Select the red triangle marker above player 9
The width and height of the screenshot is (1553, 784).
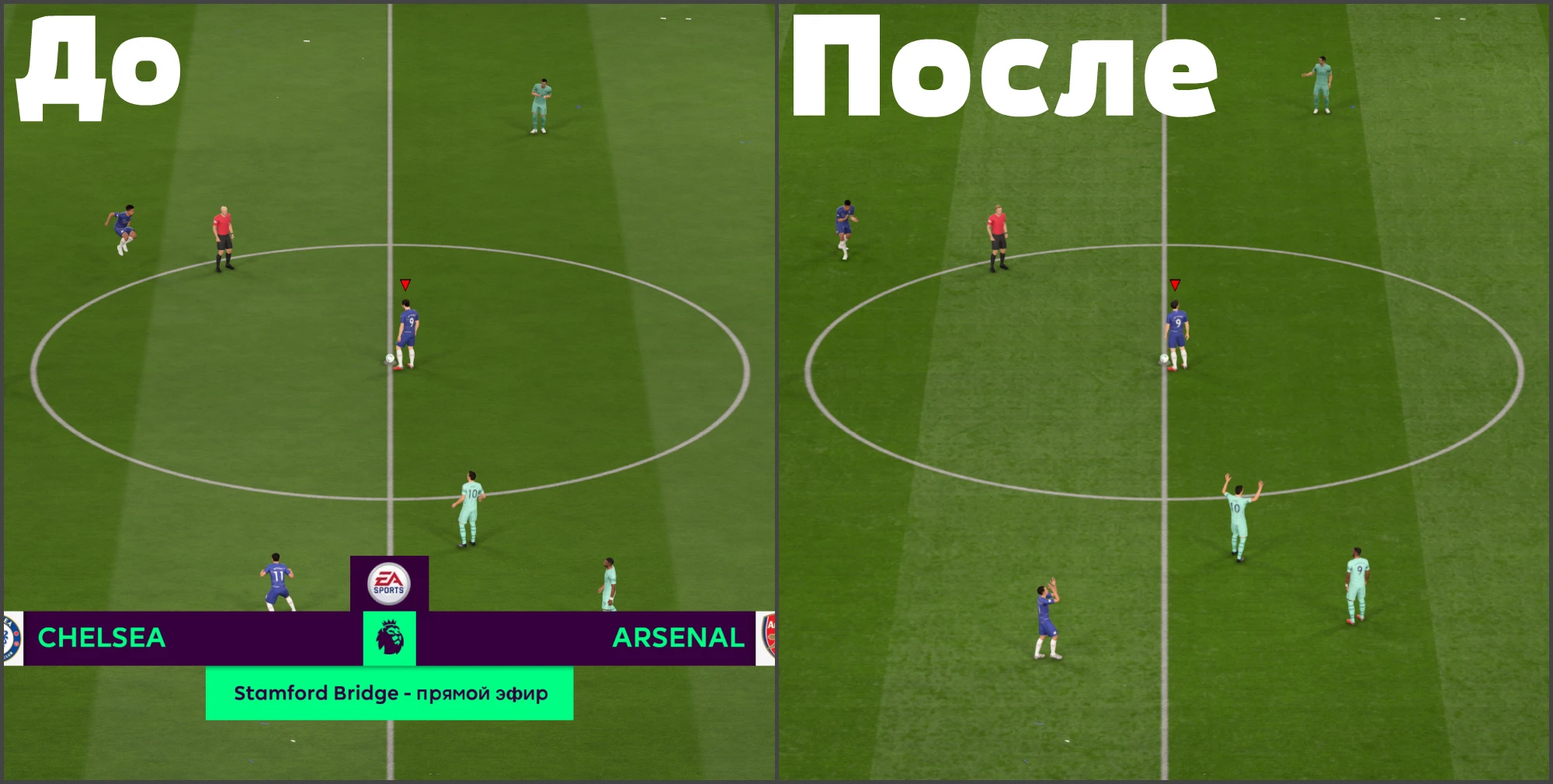click(405, 285)
